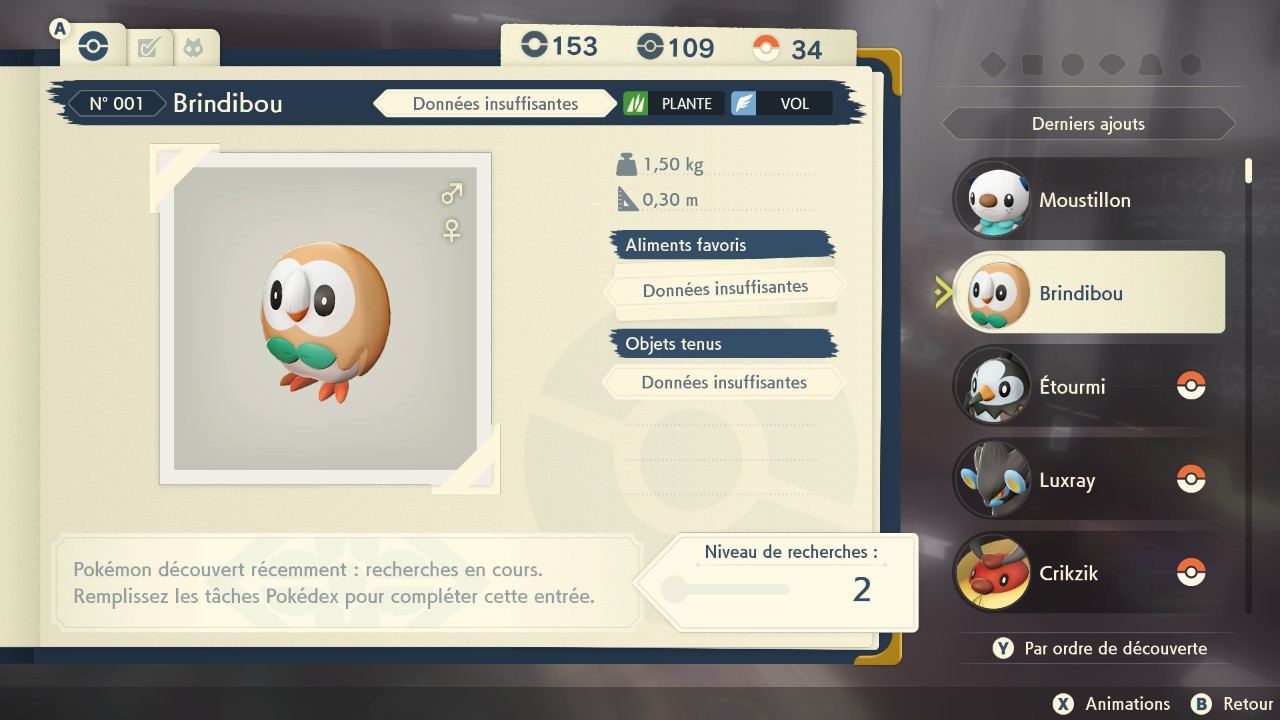Show Brindibou's male form
The image size is (1280, 720).
[x=452, y=193]
